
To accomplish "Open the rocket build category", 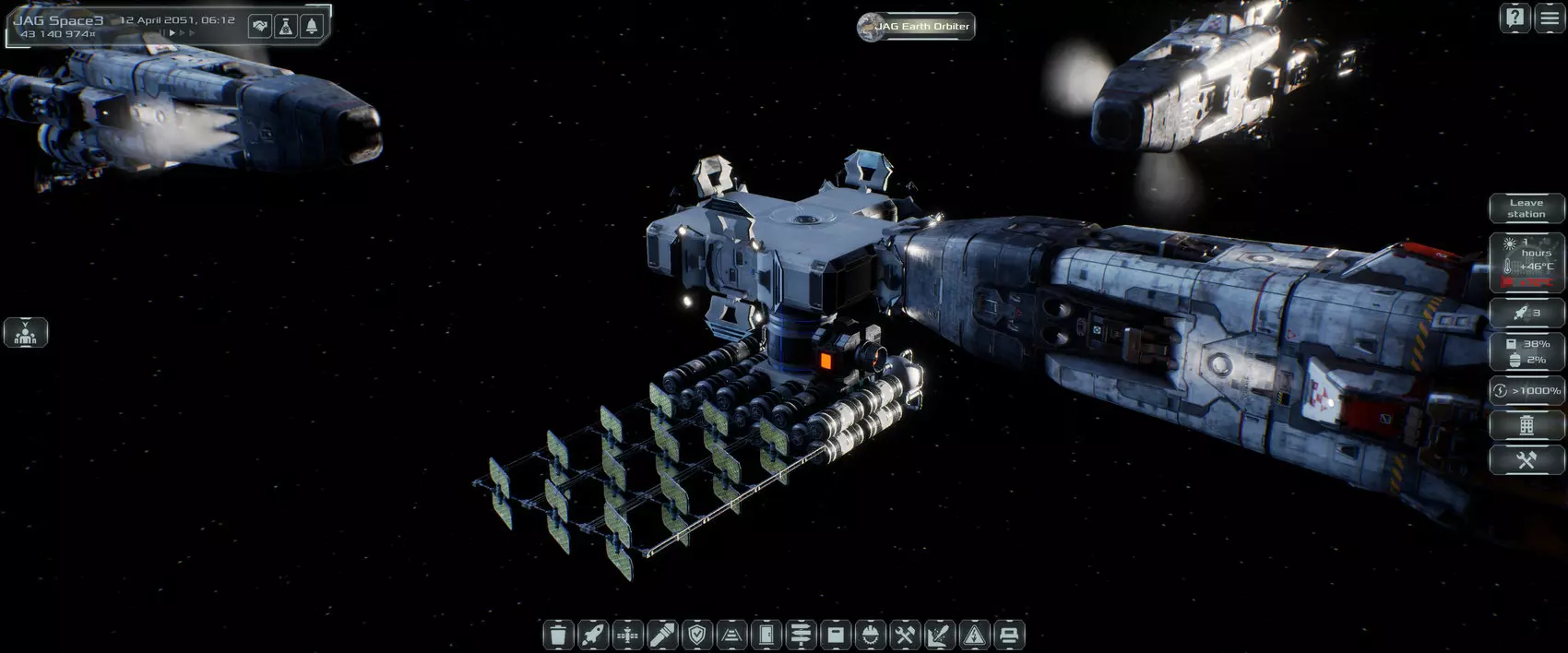I will coord(592,635).
